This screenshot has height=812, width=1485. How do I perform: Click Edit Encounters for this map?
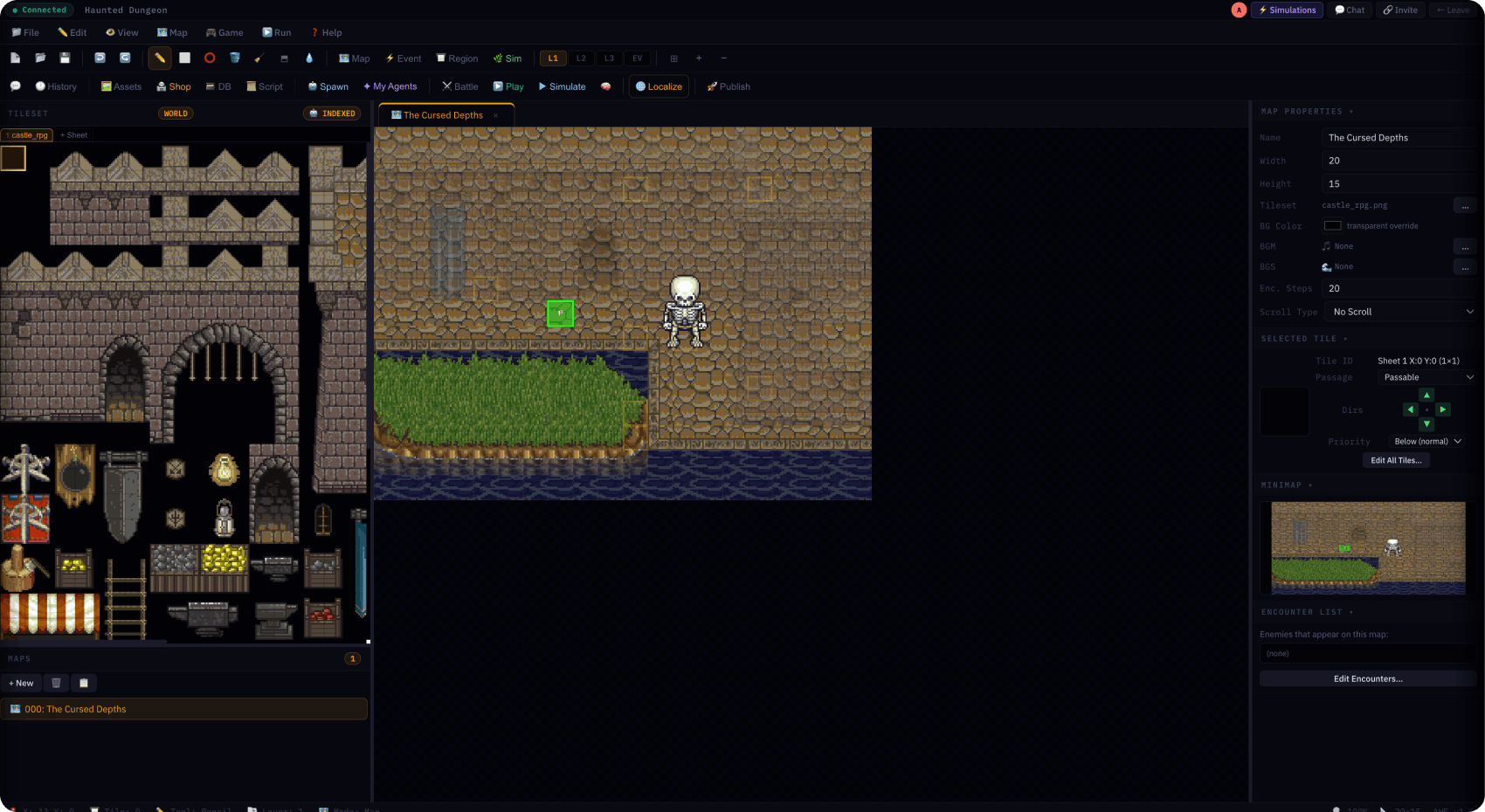(1367, 678)
